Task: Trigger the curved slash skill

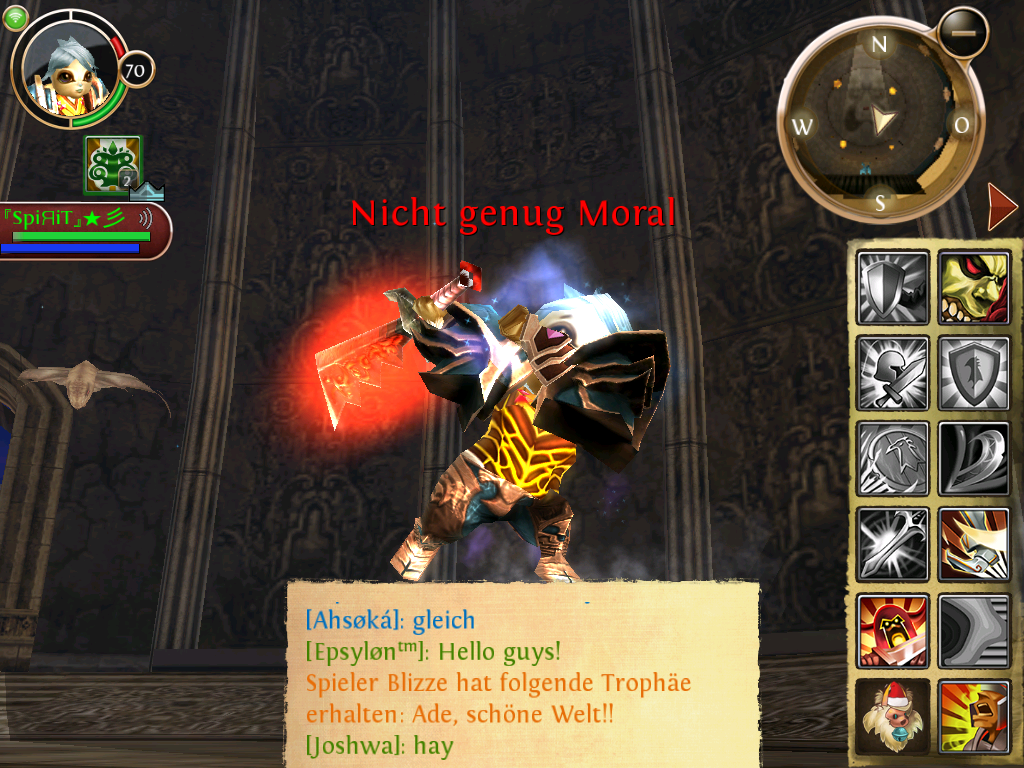Action: [x=973, y=459]
